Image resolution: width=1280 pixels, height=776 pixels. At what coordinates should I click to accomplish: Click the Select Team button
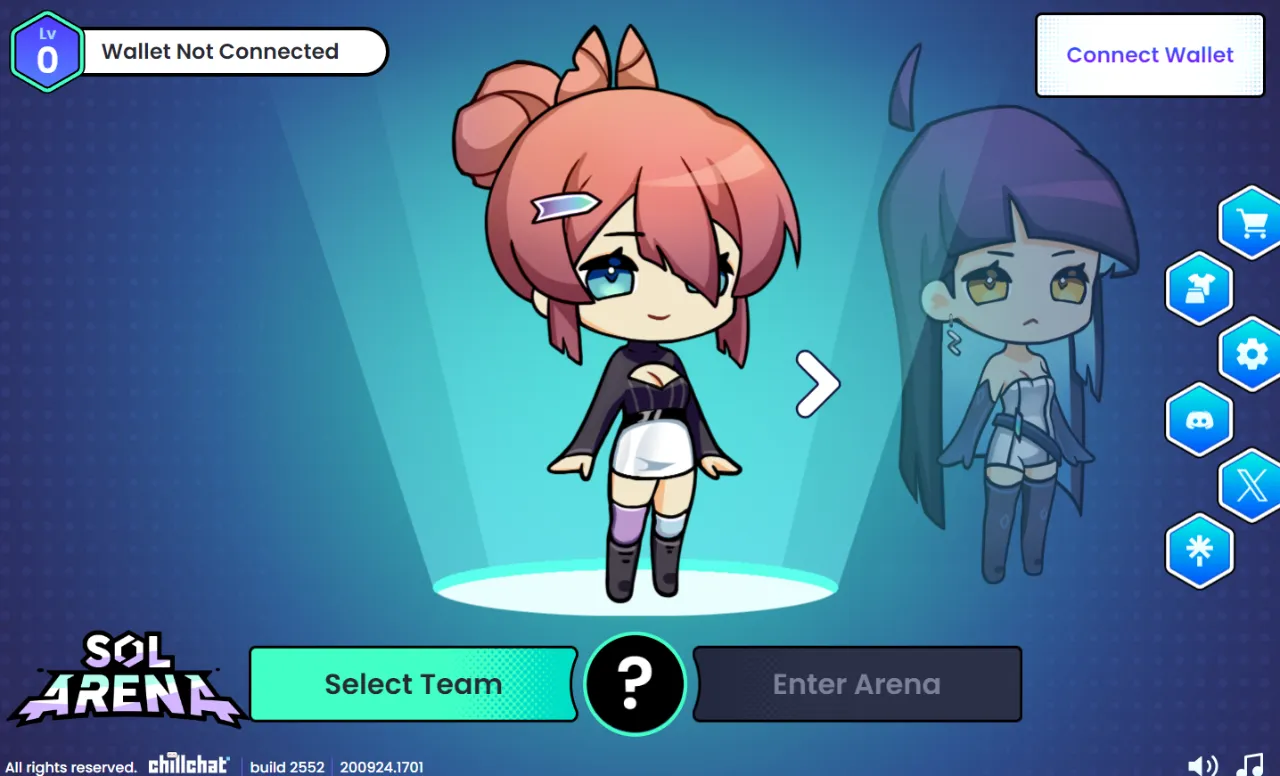[x=413, y=684]
